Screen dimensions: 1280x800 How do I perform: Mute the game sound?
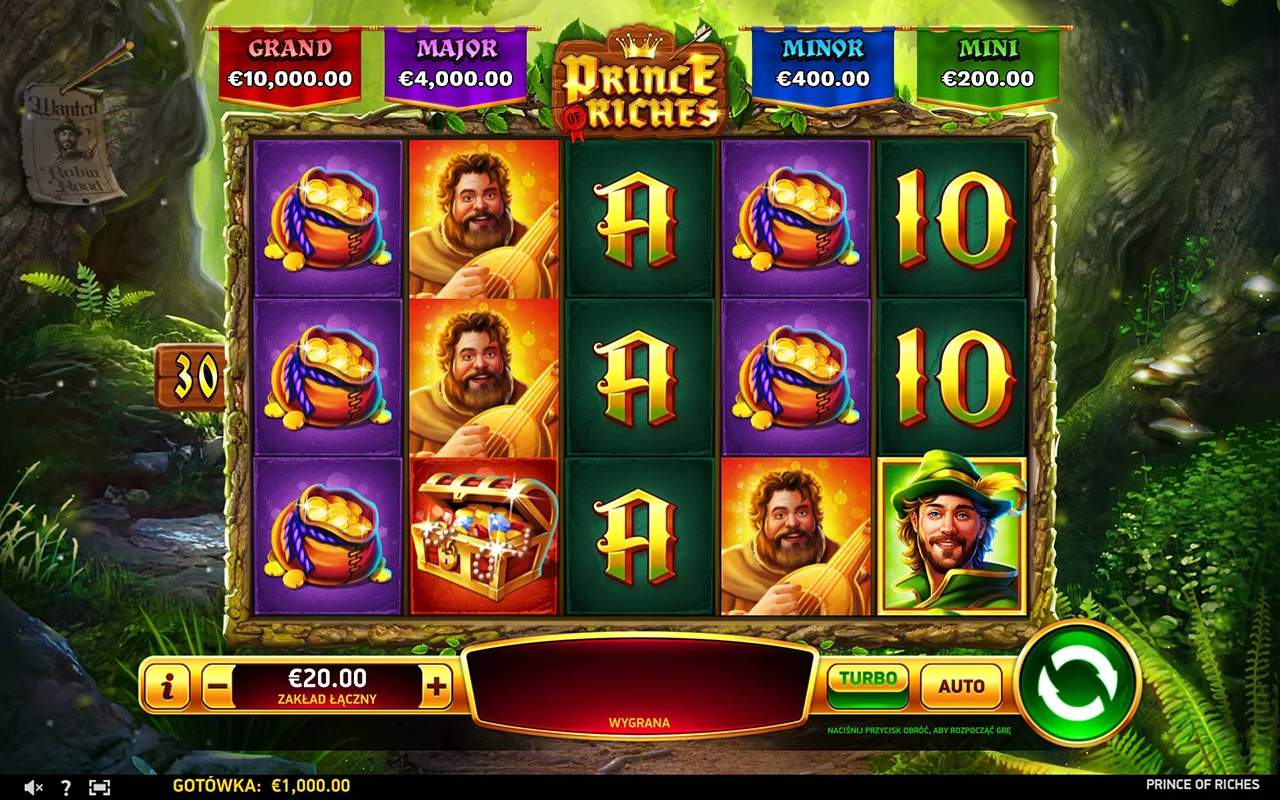coord(33,787)
